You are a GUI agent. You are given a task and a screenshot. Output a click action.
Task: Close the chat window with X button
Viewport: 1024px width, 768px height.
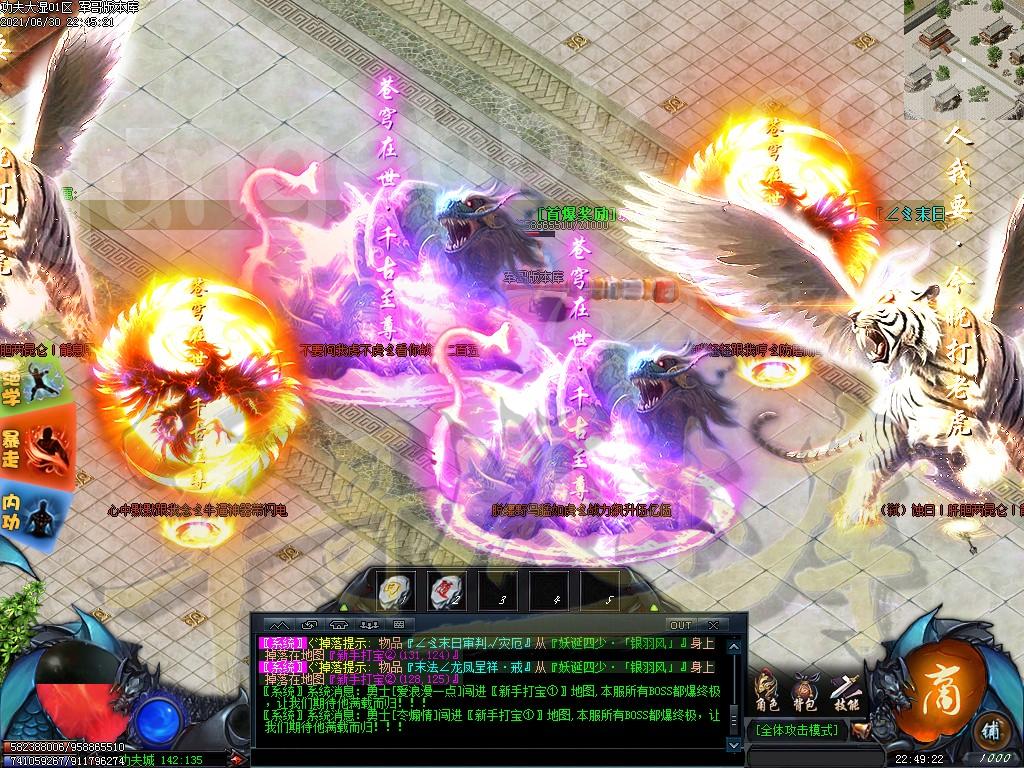tap(712, 625)
